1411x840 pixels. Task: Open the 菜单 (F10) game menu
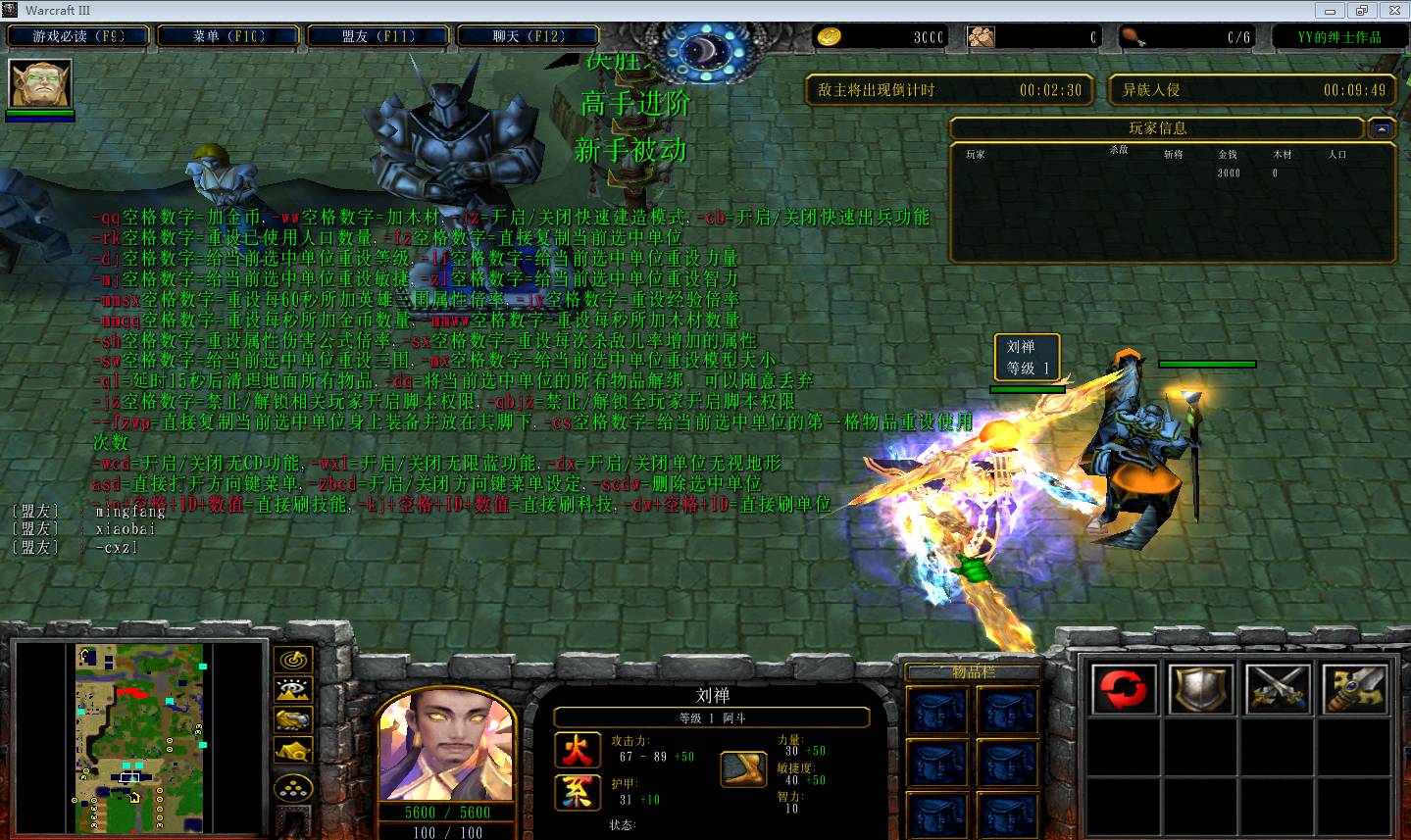tap(228, 37)
